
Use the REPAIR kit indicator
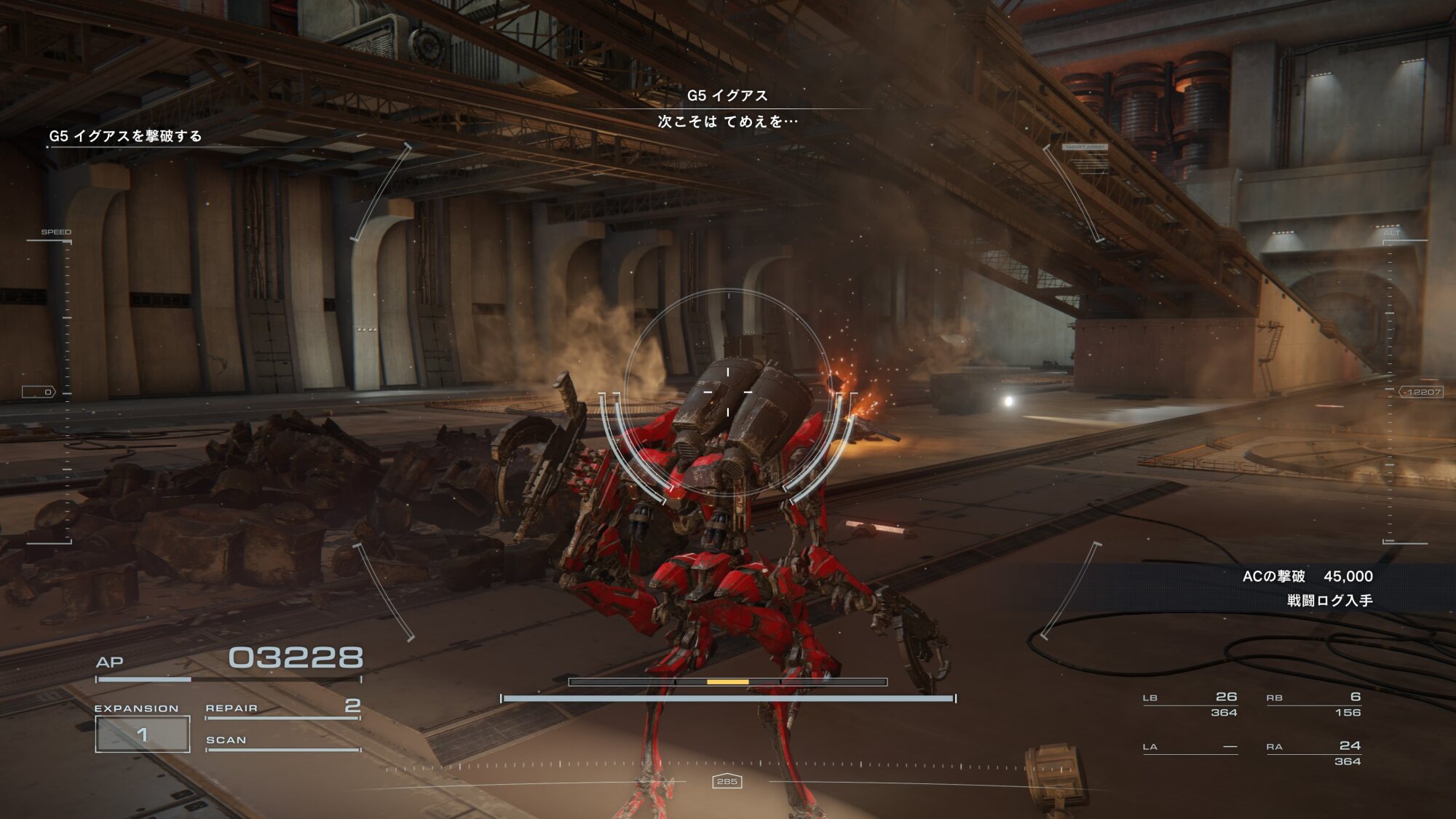click(x=282, y=708)
